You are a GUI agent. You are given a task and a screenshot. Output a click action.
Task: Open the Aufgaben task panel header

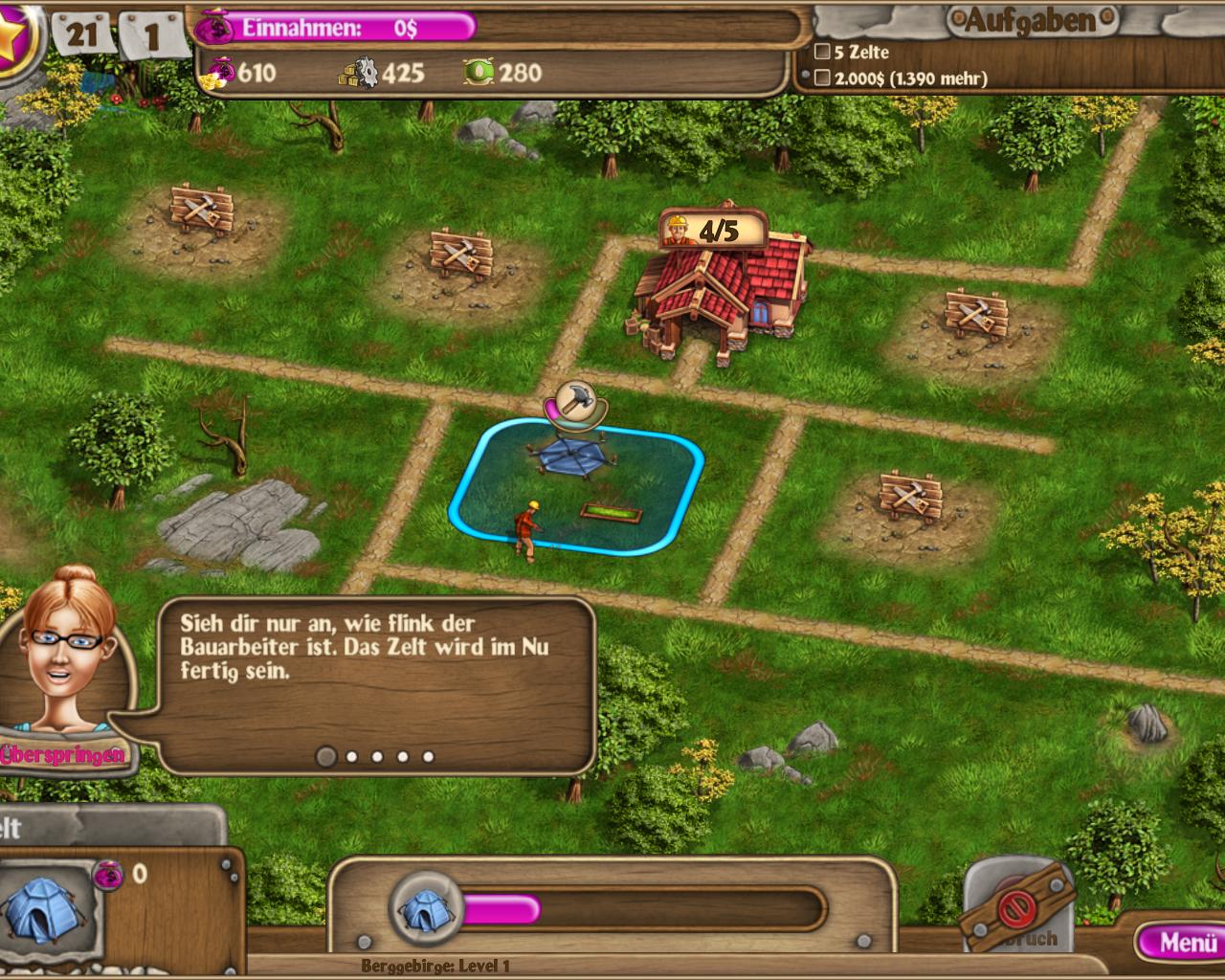pos(1031,20)
